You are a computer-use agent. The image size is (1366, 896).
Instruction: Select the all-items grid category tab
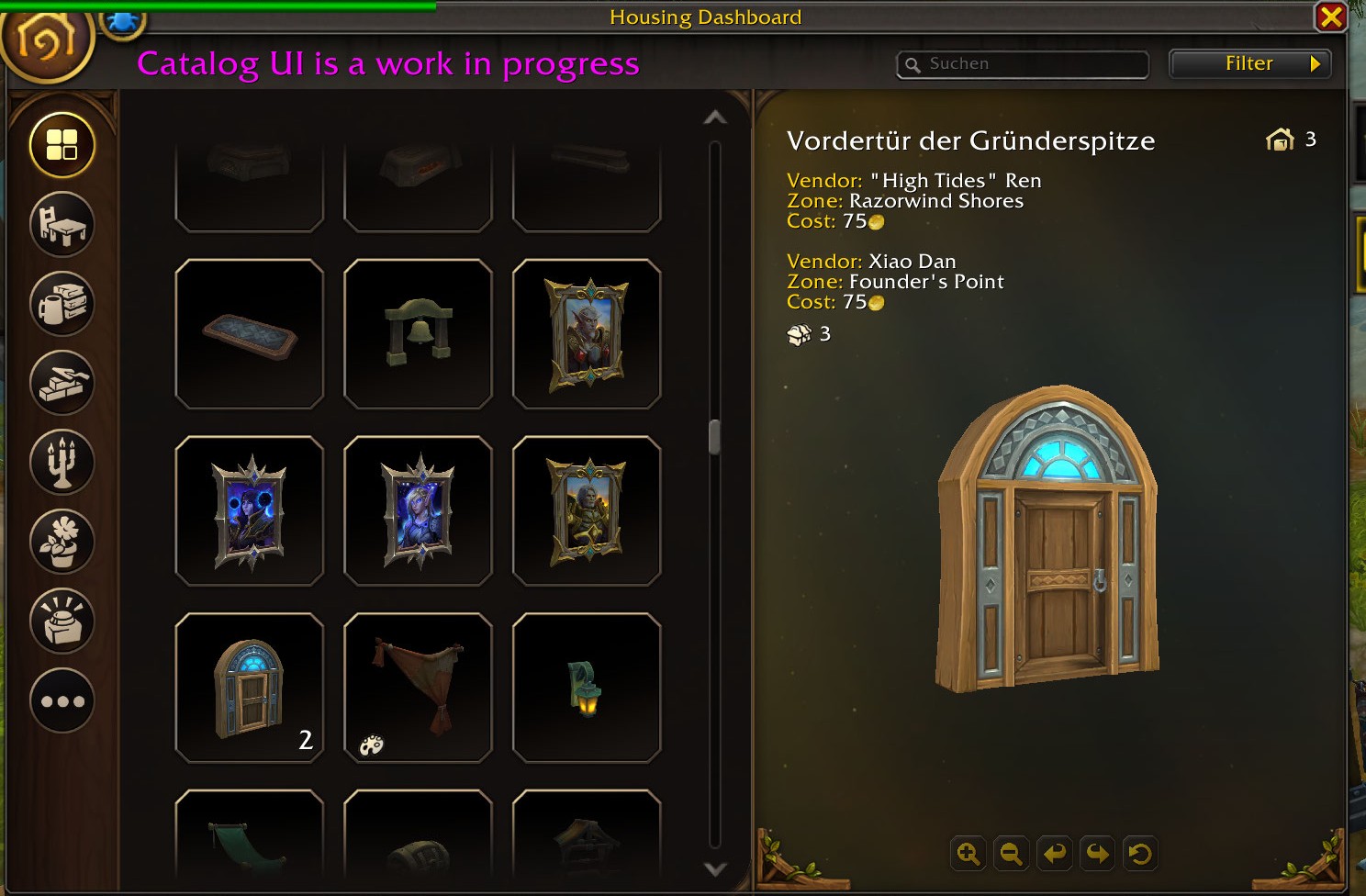62,145
